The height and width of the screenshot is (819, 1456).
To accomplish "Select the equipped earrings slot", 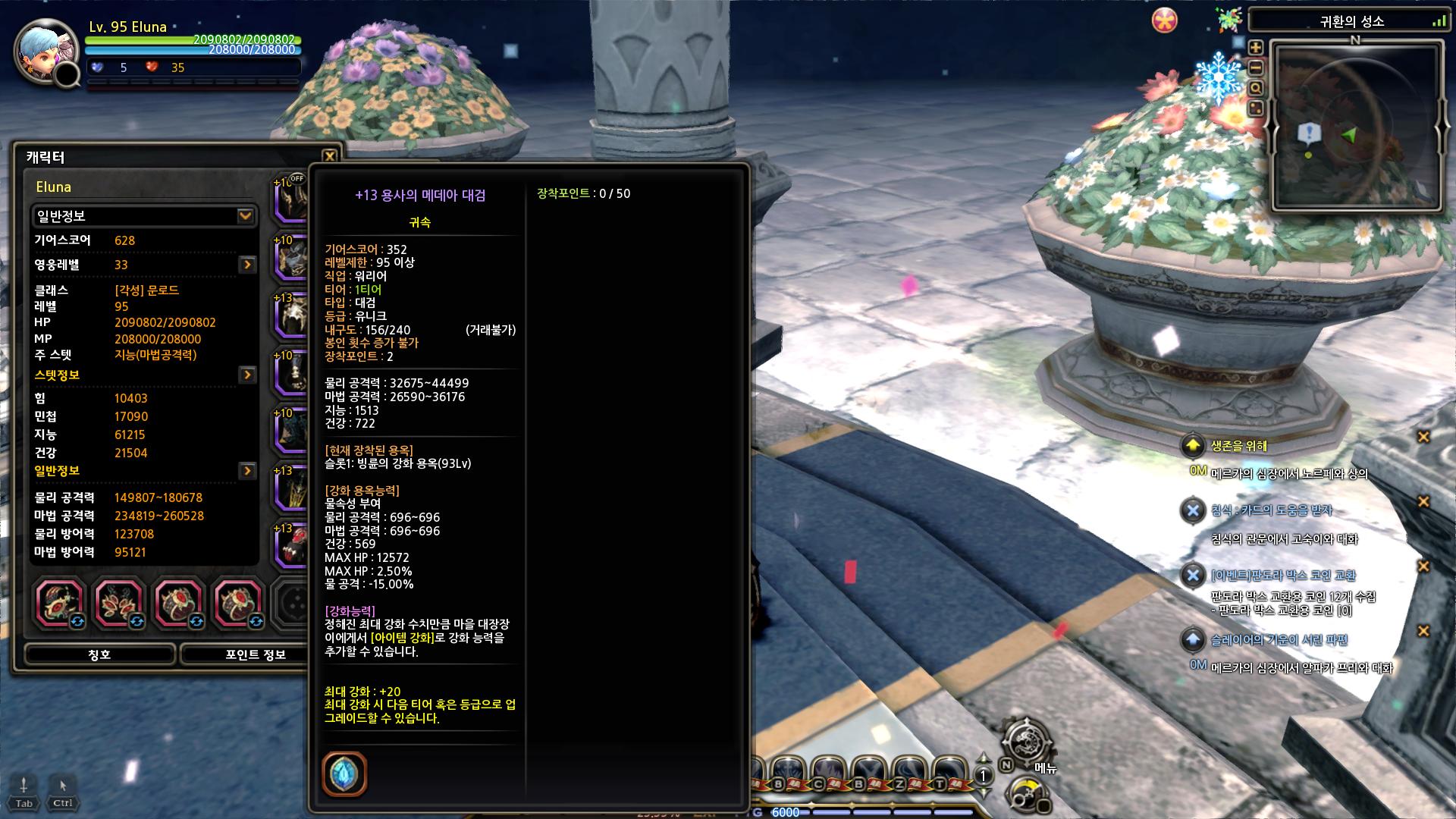I will tap(118, 604).
